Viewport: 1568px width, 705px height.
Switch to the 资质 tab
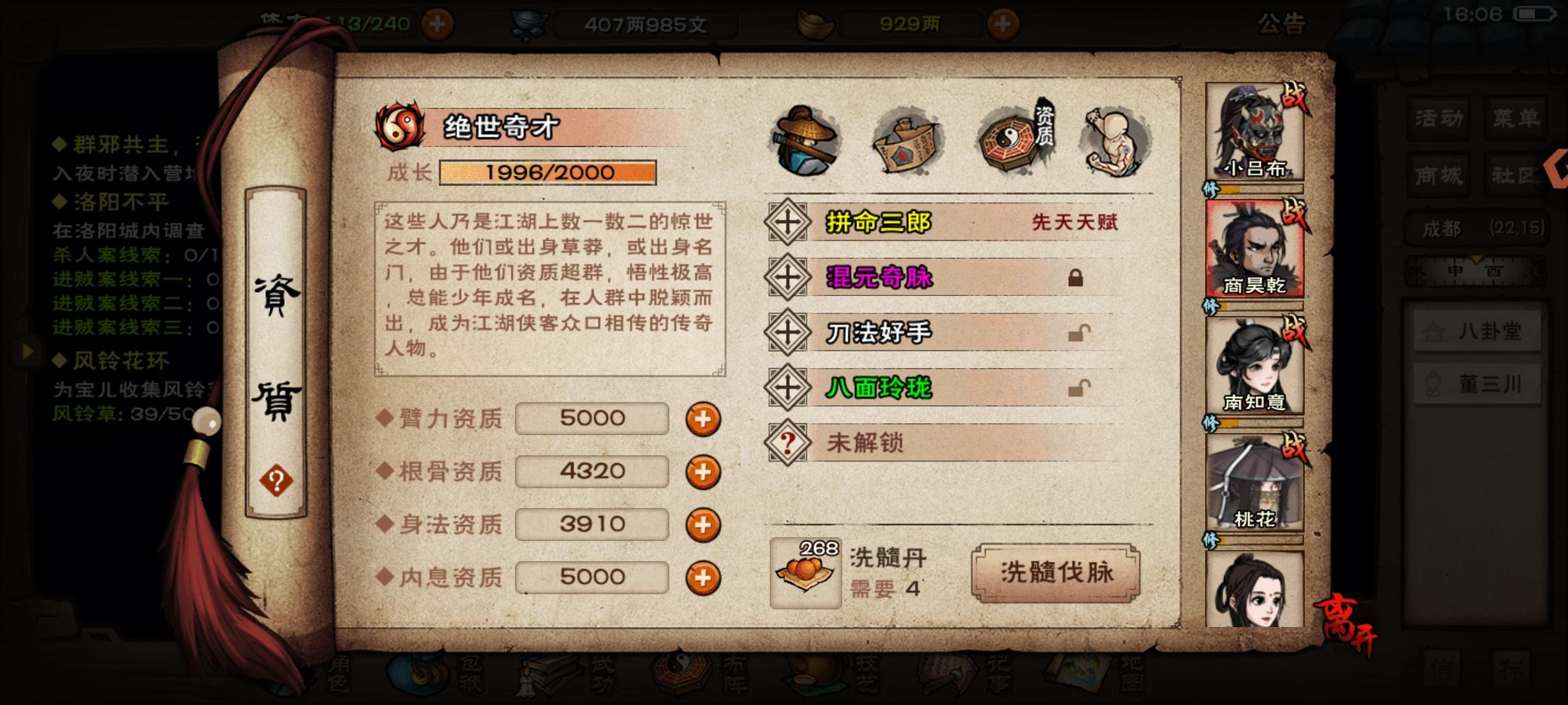click(1006, 139)
